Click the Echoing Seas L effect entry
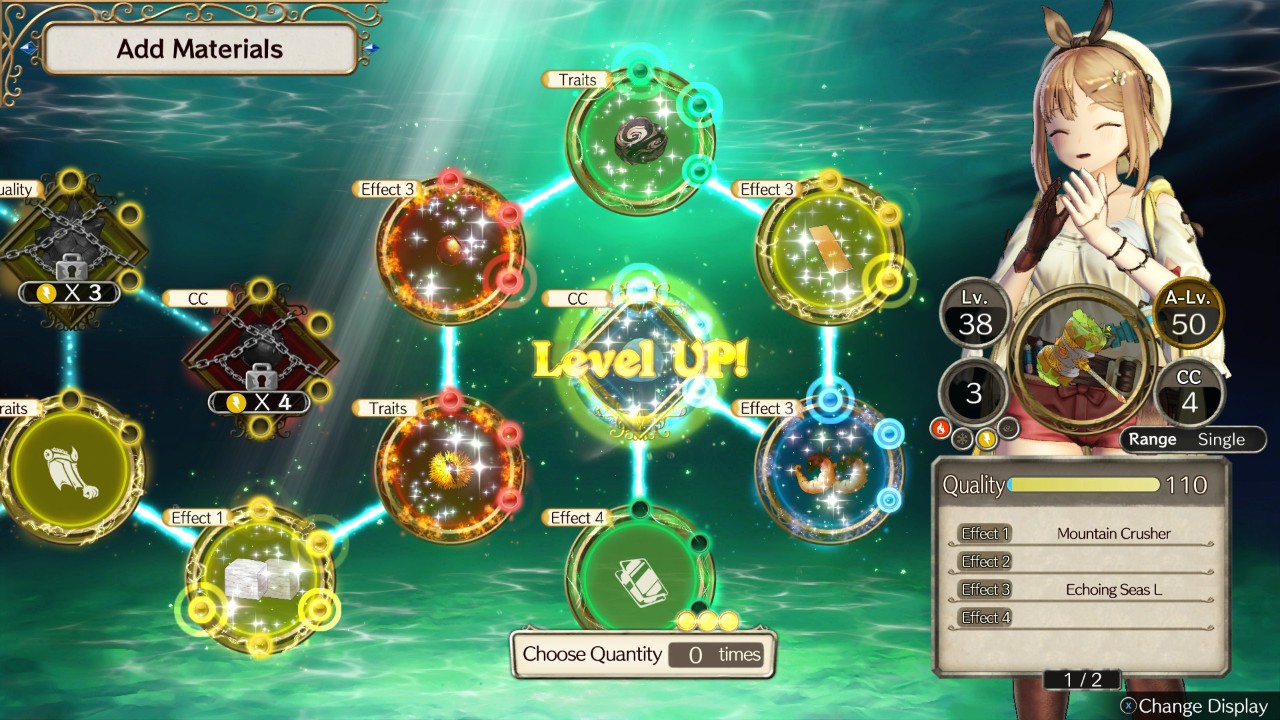1280x720 pixels. (x=1114, y=589)
